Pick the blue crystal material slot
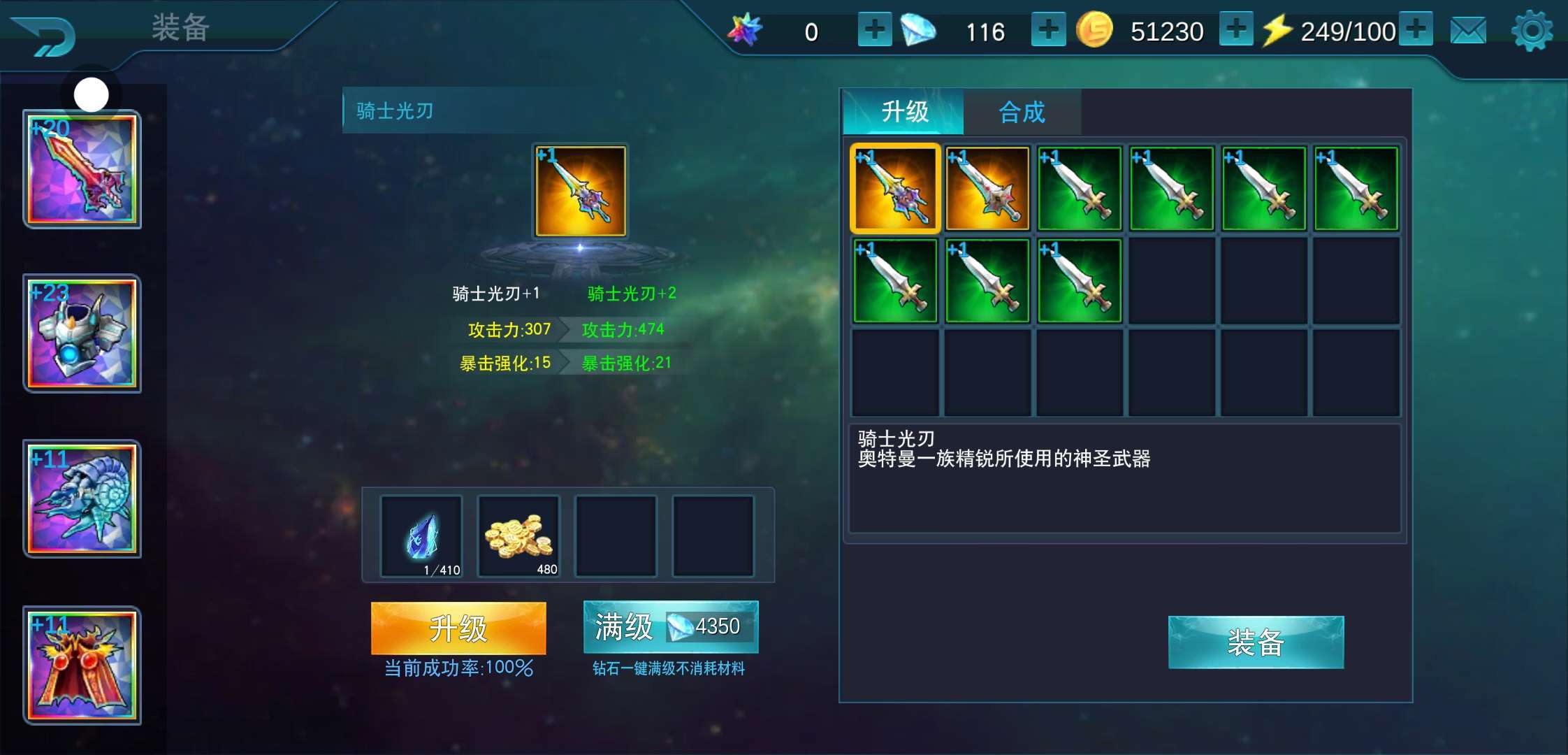The width and height of the screenshot is (1568, 755). [x=421, y=537]
